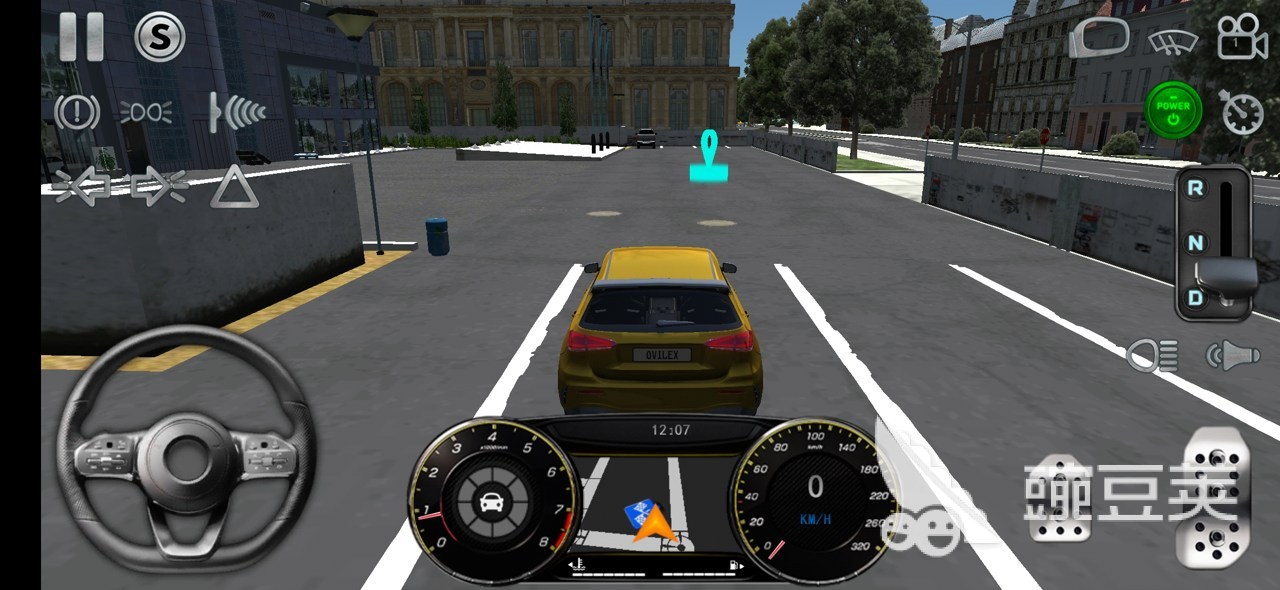This screenshot has height=590, width=1280.
Task: Toggle the high beam light icon
Action: (1152, 355)
